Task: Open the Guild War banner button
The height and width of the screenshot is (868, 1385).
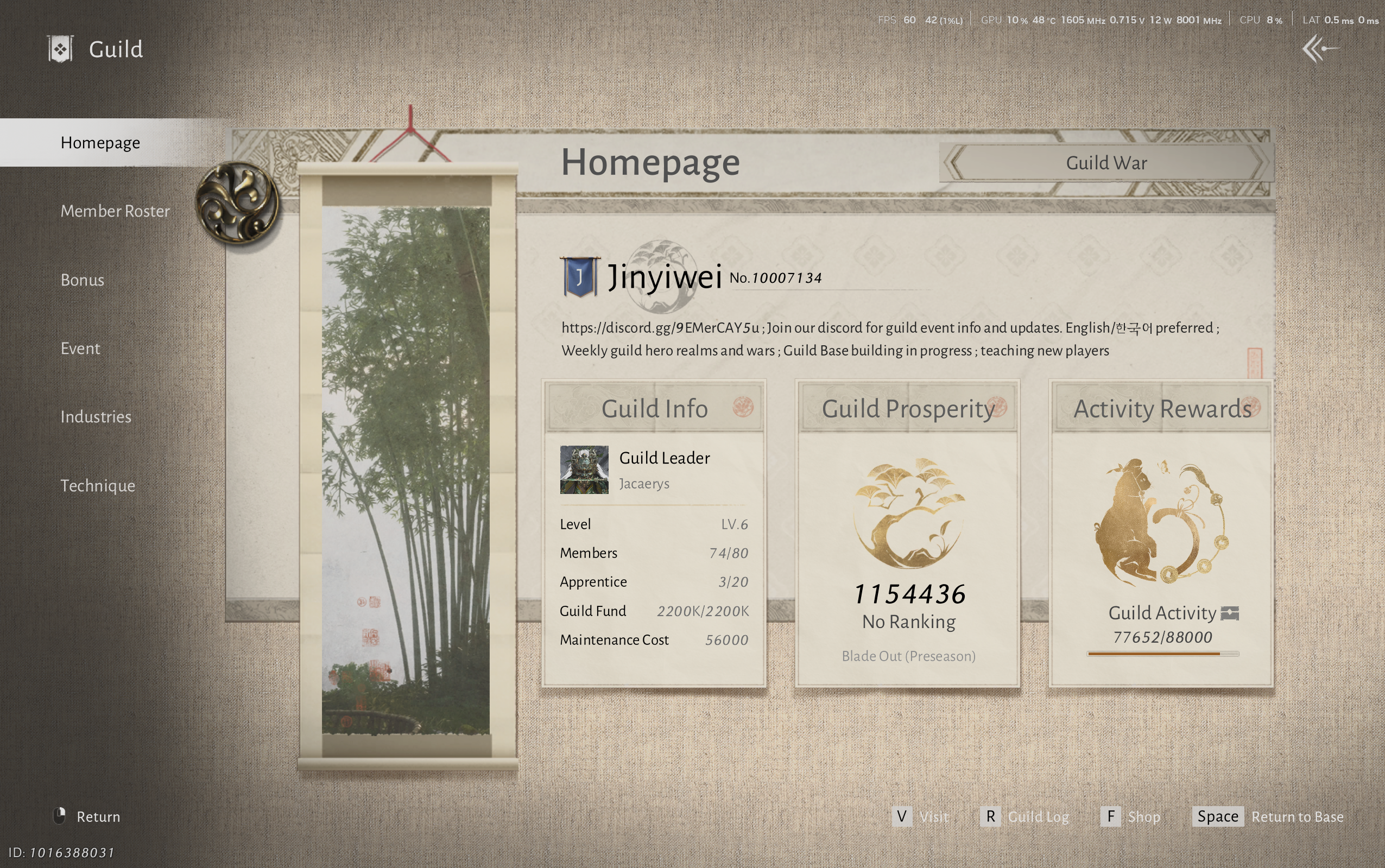Action: 1106,163
